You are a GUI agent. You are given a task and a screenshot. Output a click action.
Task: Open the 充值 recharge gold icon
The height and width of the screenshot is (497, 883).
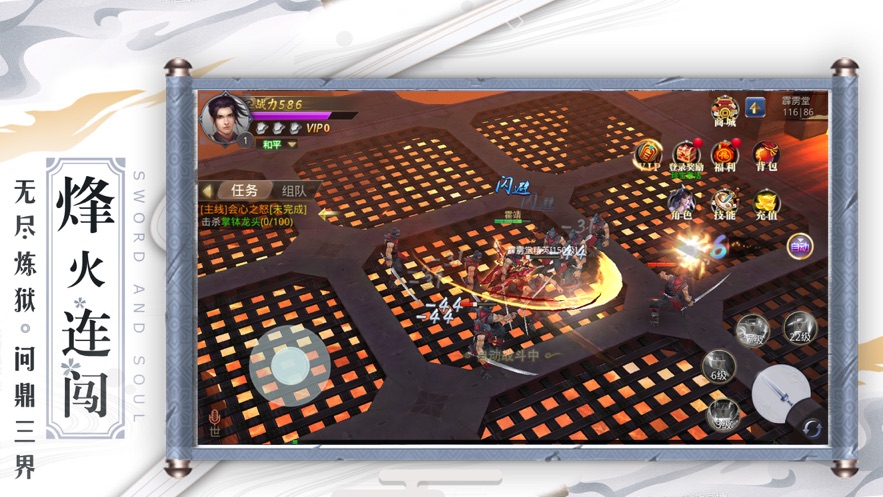(766, 202)
